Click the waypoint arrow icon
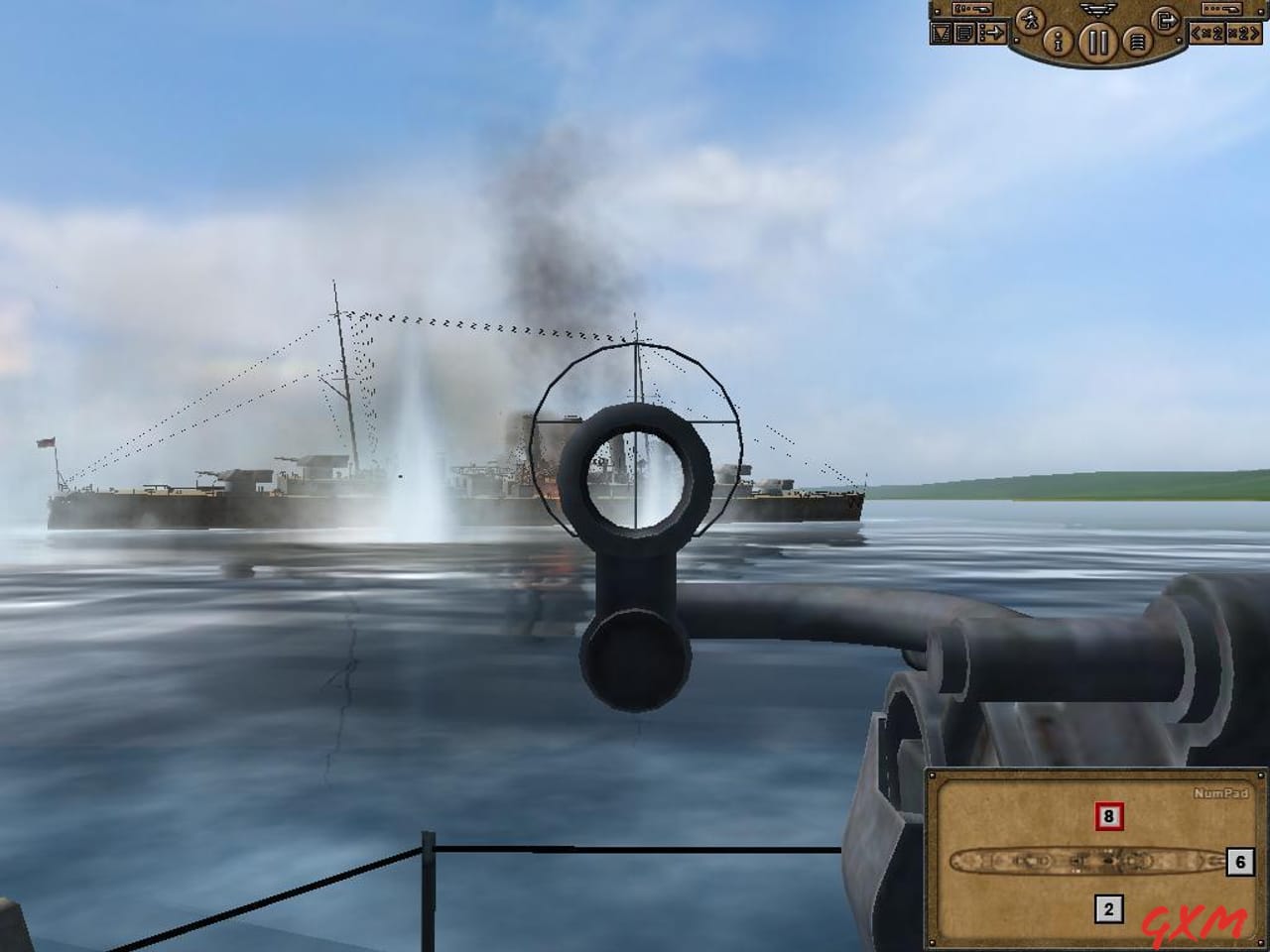Screen dimensions: 1270x952 coord(992,32)
